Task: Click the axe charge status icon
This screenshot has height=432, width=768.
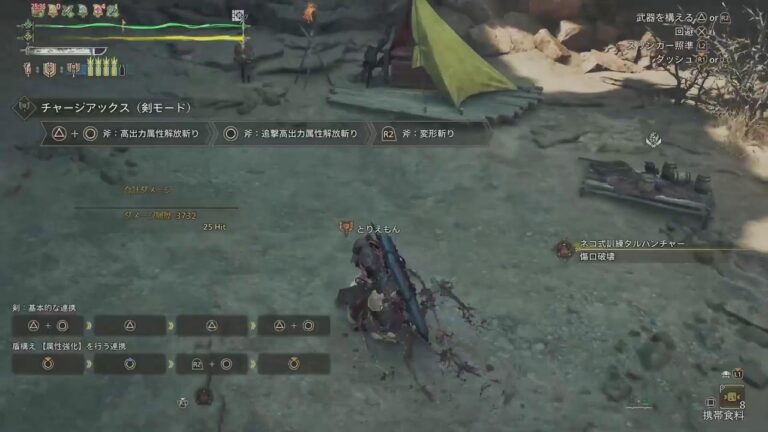Action: (74, 70)
